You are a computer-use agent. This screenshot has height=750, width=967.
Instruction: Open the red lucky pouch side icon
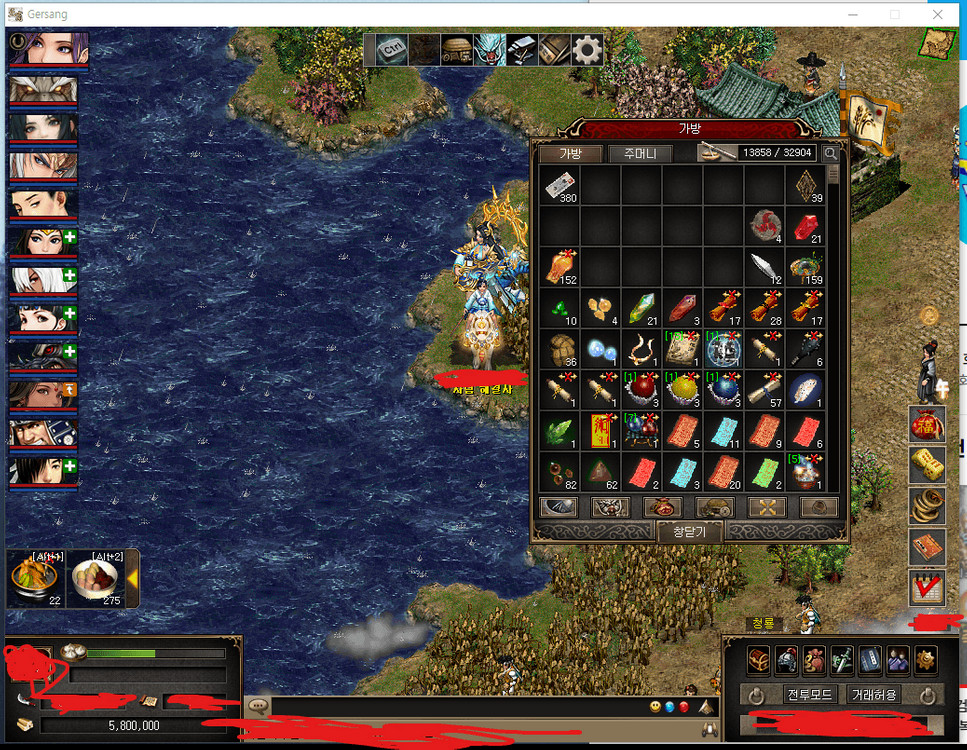coord(927,424)
